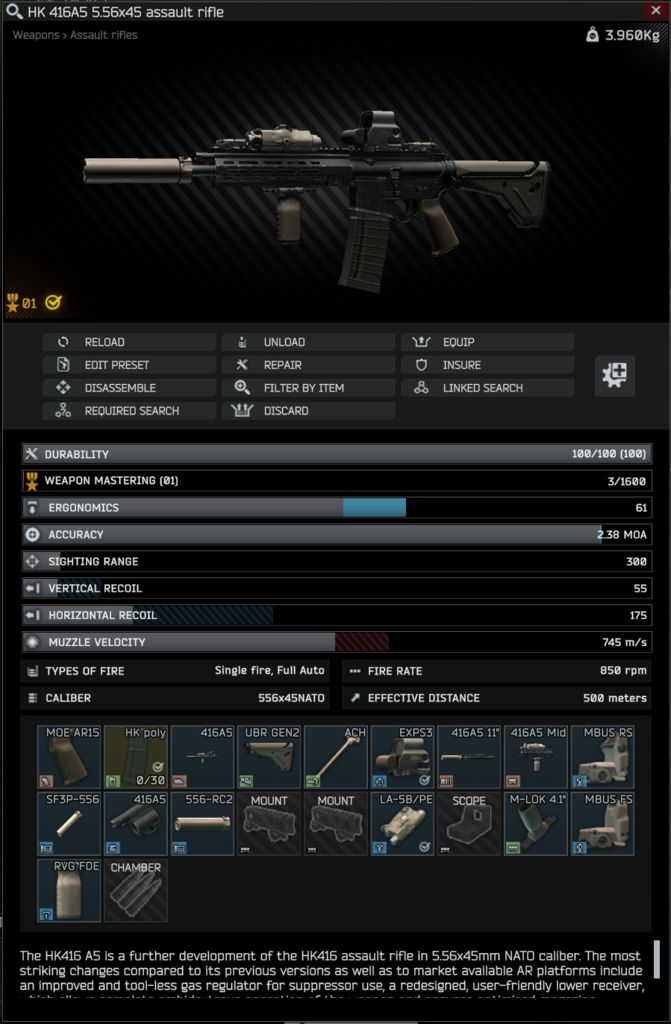Viewport: 671px width, 1024px height.
Task: Choose Filter by Item
Action: [308, 388]
